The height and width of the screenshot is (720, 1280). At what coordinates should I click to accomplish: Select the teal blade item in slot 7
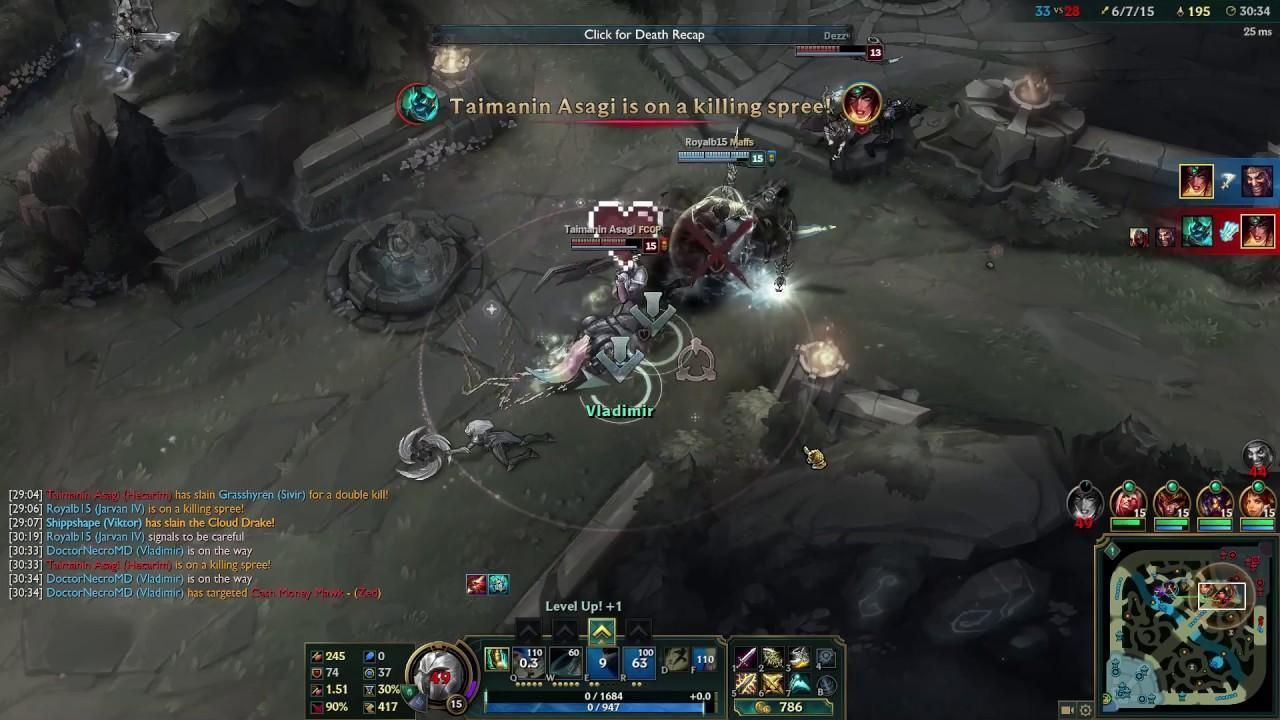799,684
